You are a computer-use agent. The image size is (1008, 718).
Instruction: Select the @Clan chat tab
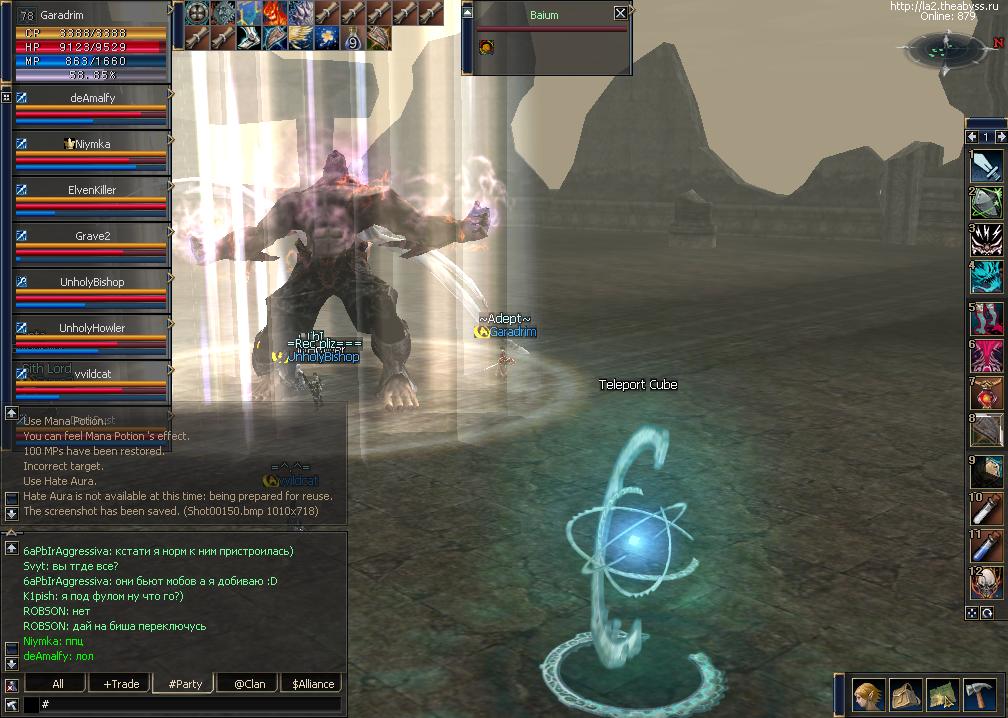coord(249,684)
